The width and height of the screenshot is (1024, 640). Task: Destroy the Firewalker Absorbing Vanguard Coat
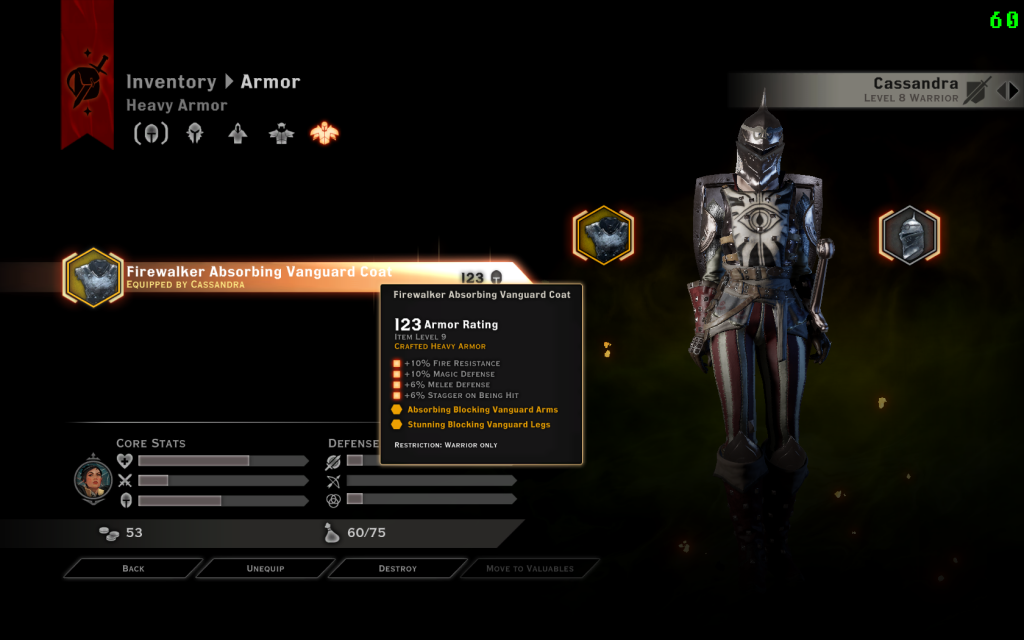[397, 568]
